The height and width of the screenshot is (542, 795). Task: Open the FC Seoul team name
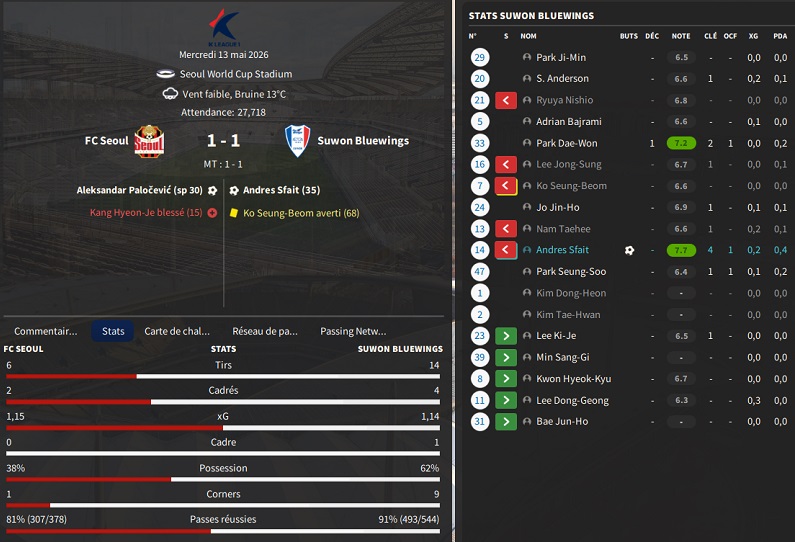click(x=107, y=141)
